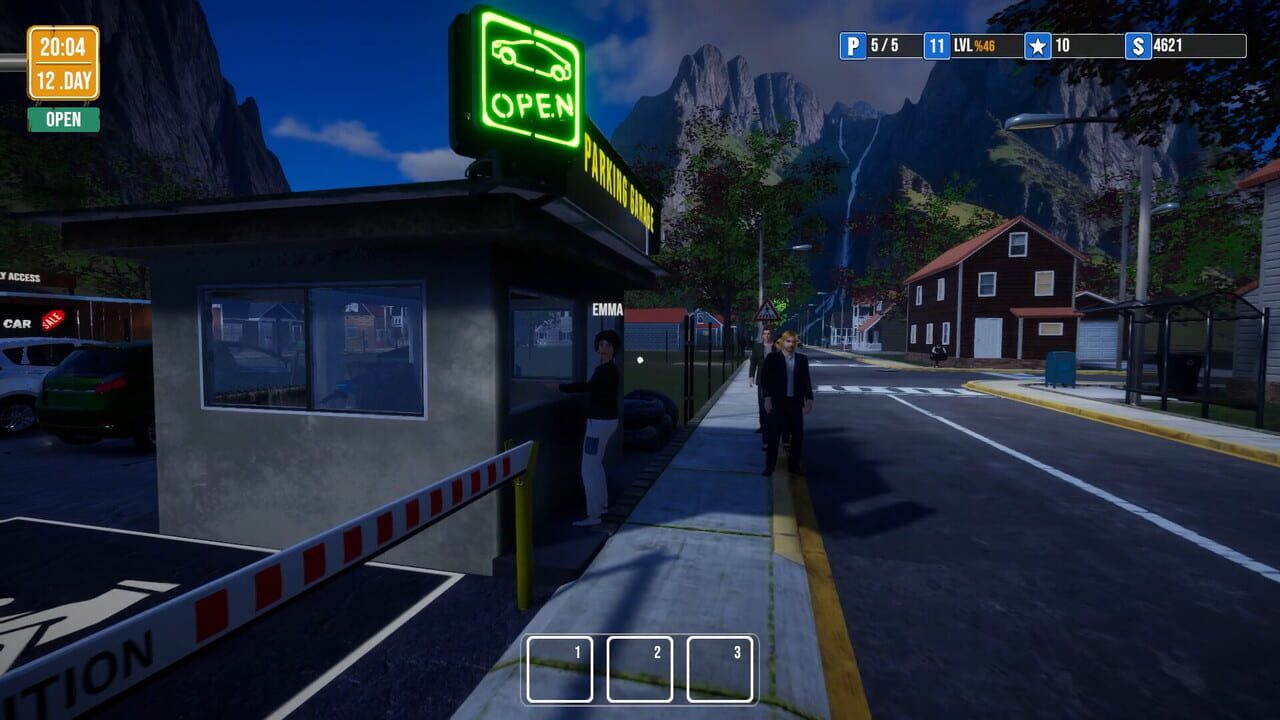This screenshot has width=1280, height=720.
Task: Select hotbar slot number 2
Action: click(640, 669)
